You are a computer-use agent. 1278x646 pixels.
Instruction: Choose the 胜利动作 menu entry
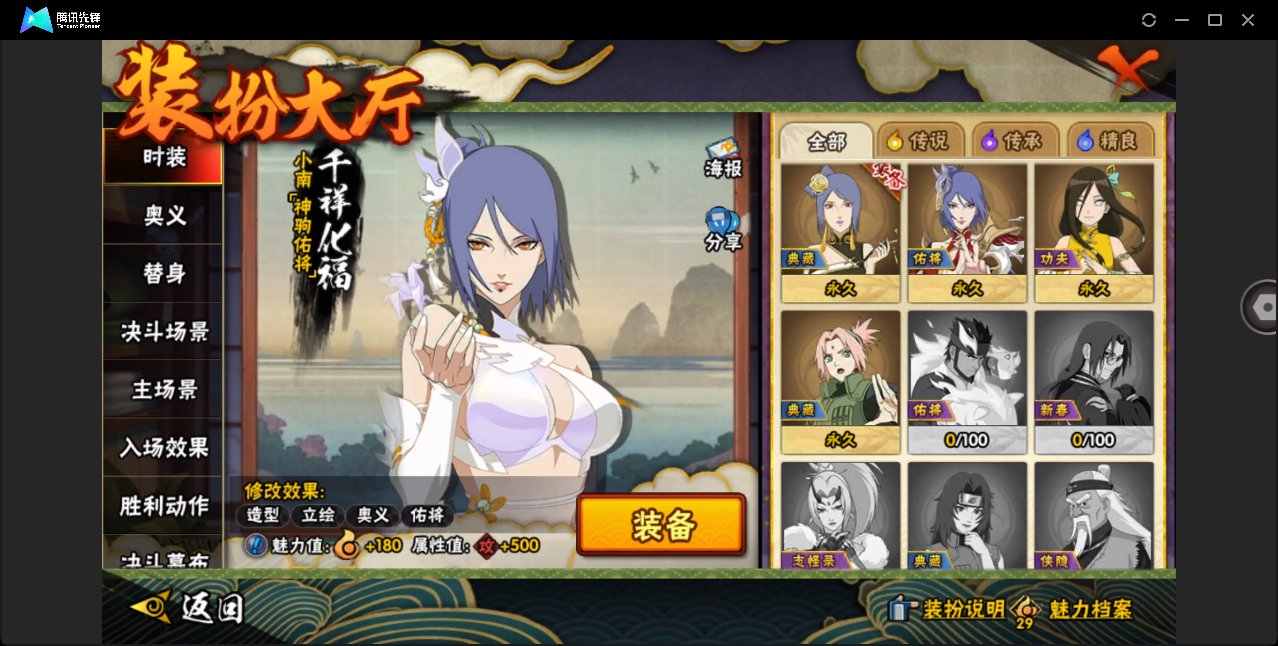coord(163,505)
